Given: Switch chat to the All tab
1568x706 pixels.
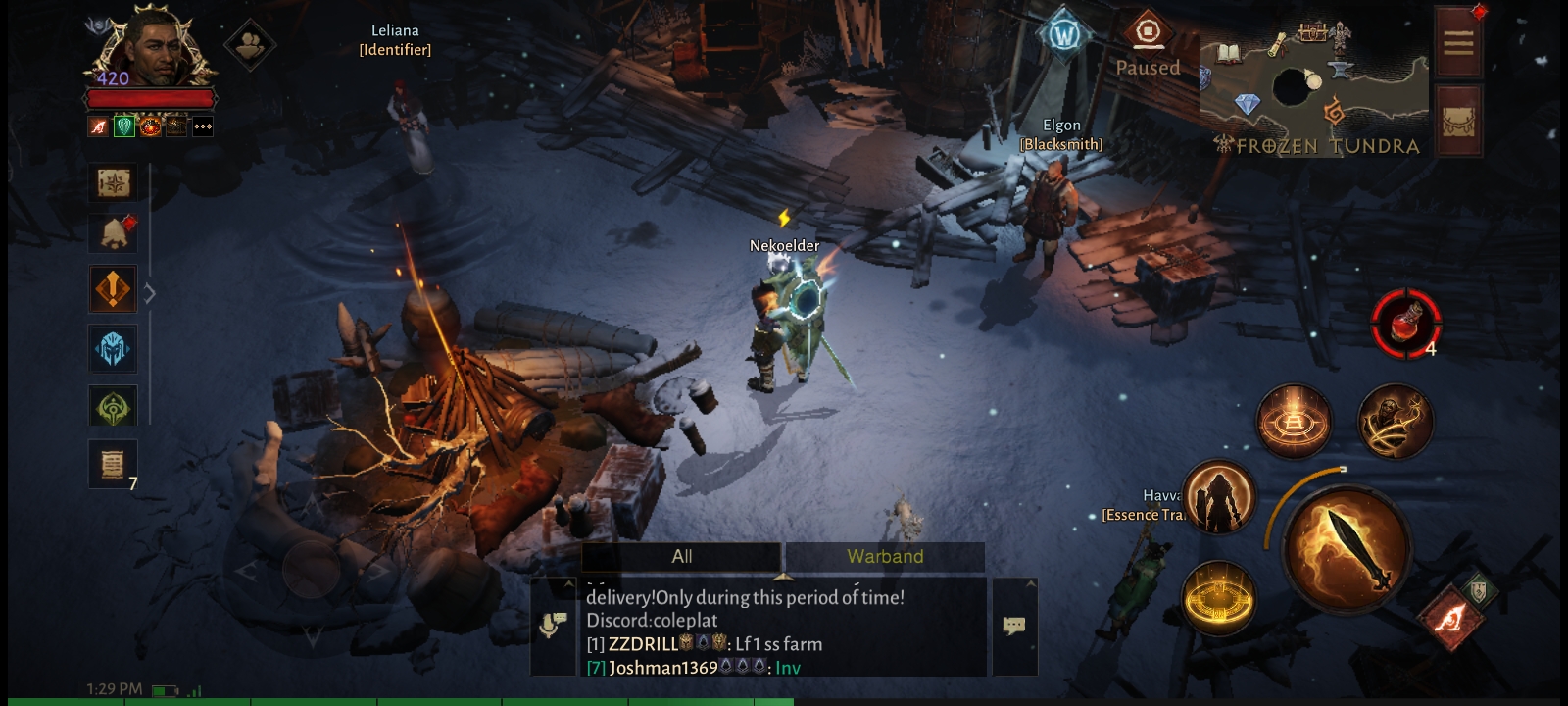Looking at the screenshot, I should coord(682,557).
